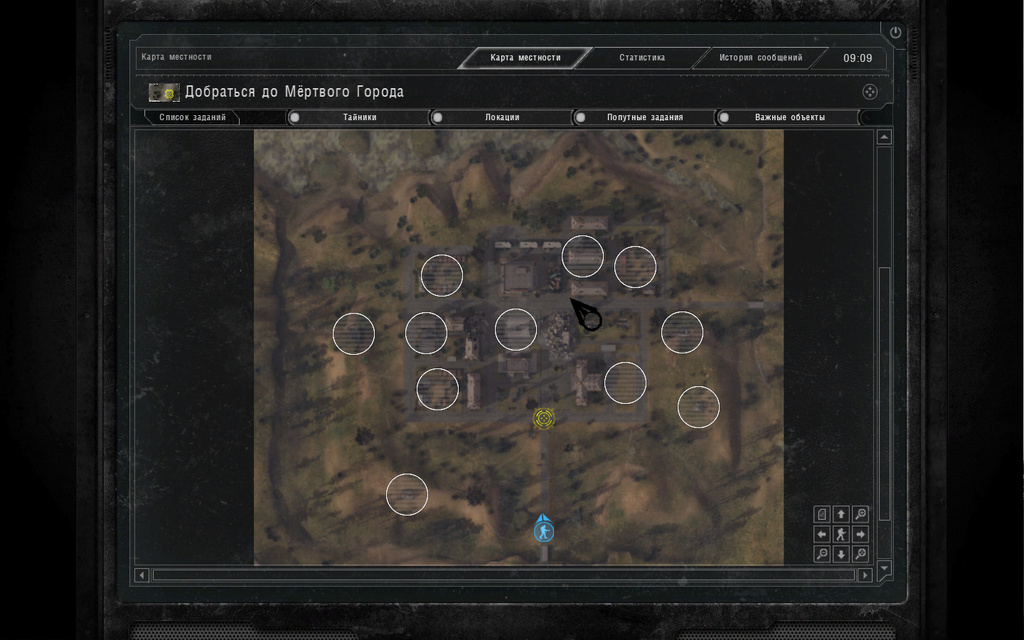Screen dimensions: 1024x640
Task: Pan the map right with the arrow button
Action: click(860, 534)
